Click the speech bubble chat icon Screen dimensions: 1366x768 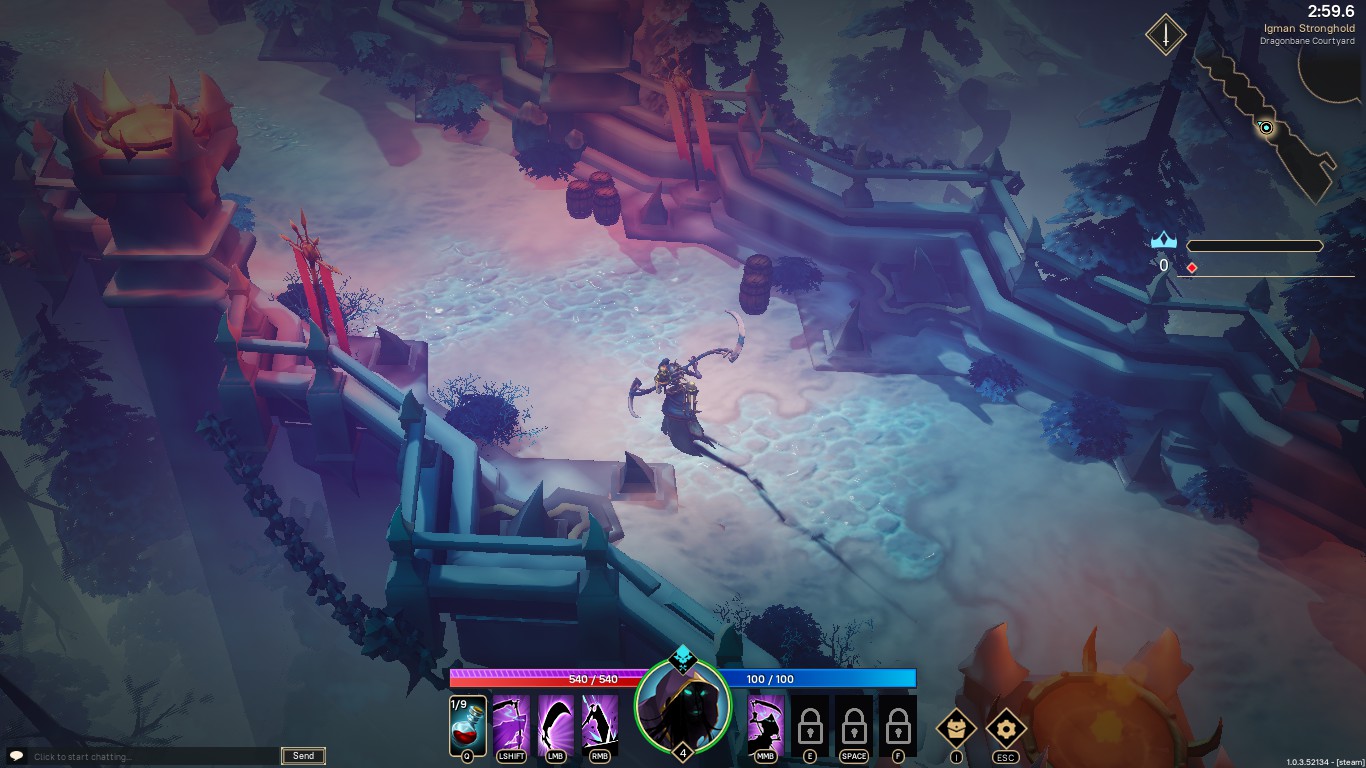tap(16, 756)
